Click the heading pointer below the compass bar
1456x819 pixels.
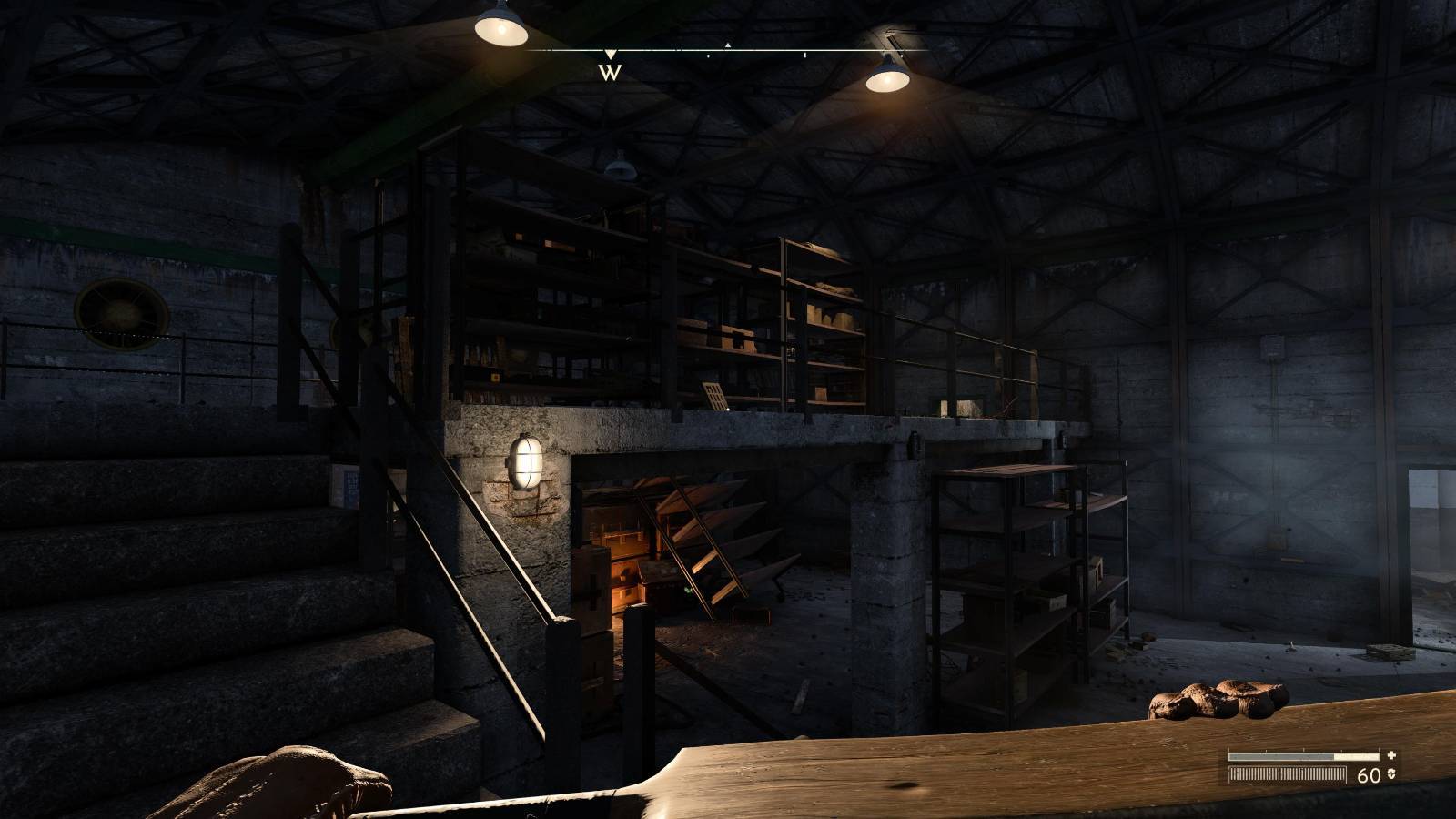pyautogui.click(x=611, y=54)
